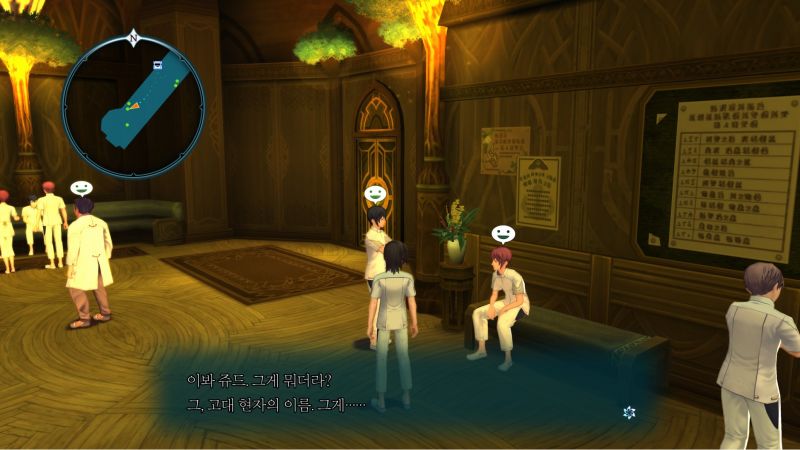The height and width of the screenshot is (450, 800).
Task: Click the N compass marker on the minimap
Action: (x=133, y=38)
